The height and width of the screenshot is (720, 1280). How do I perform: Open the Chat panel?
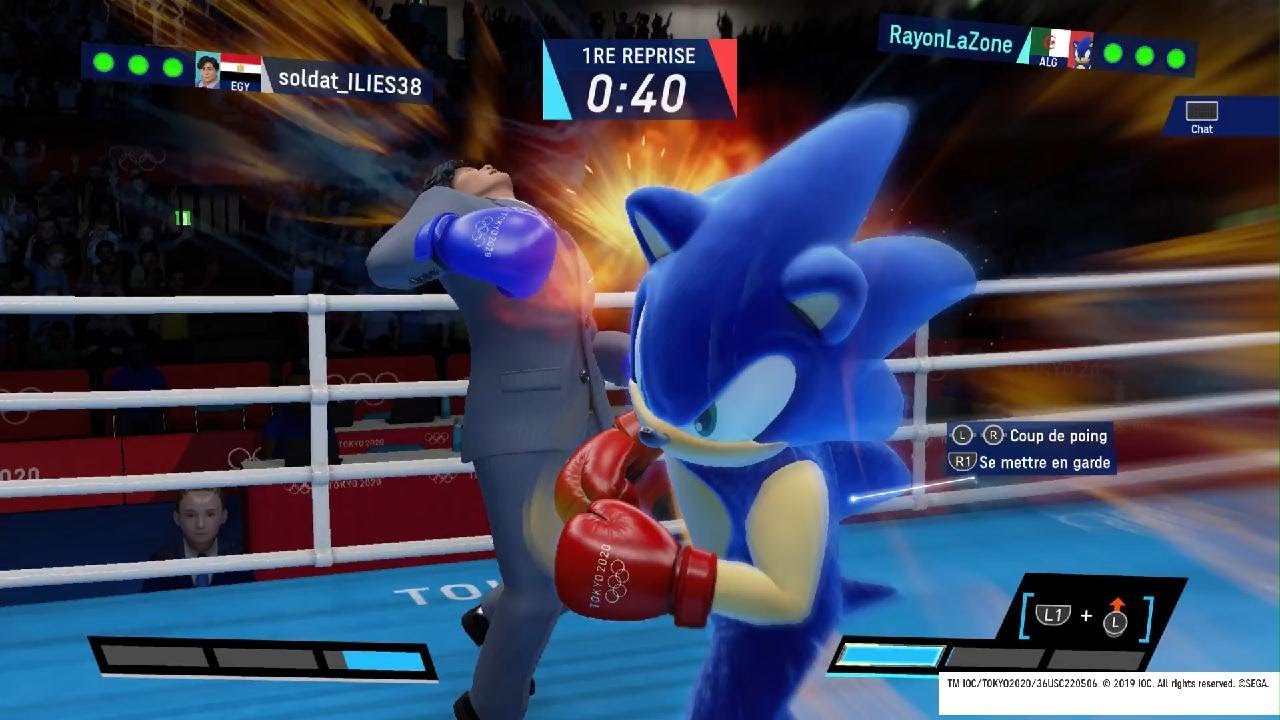(1201, 116)
